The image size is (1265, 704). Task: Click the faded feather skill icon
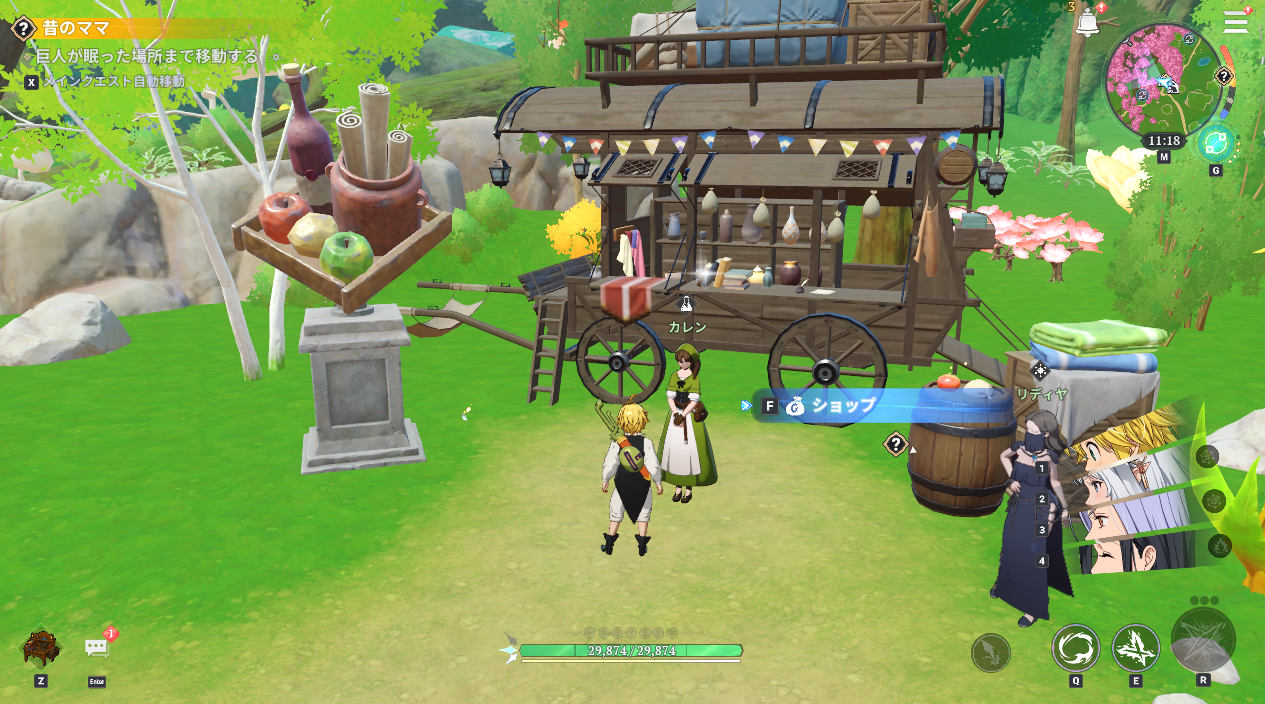tap(990, 653)
